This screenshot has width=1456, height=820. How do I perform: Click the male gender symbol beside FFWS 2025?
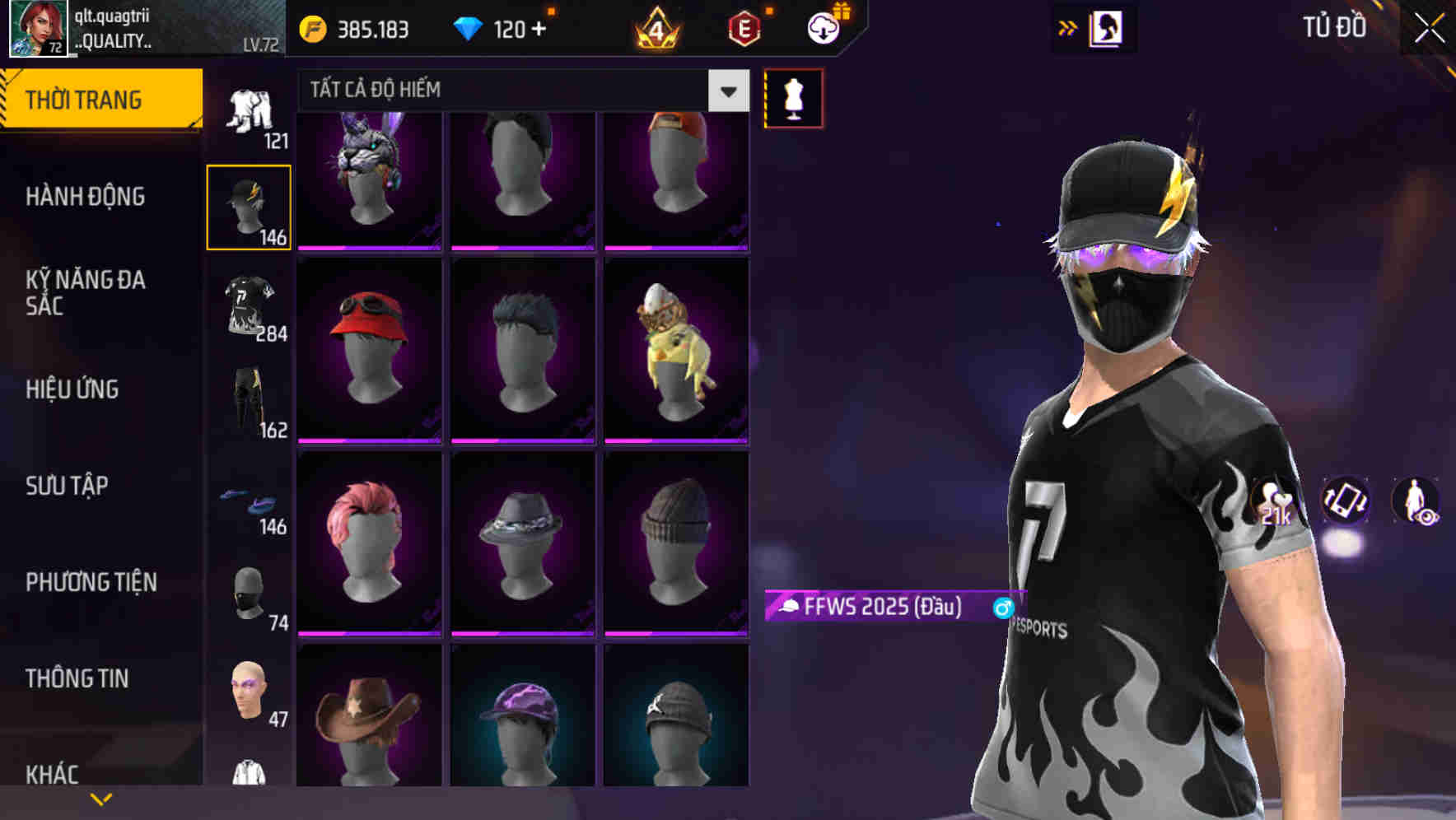click(x=1003, y=608)
